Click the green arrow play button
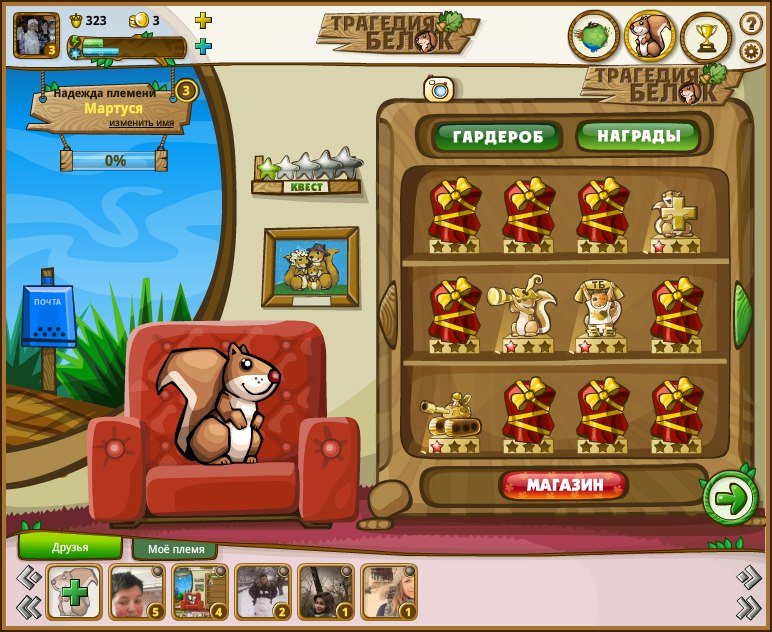The width and height of the screenshot is (772, 632). tap(731, 498)
